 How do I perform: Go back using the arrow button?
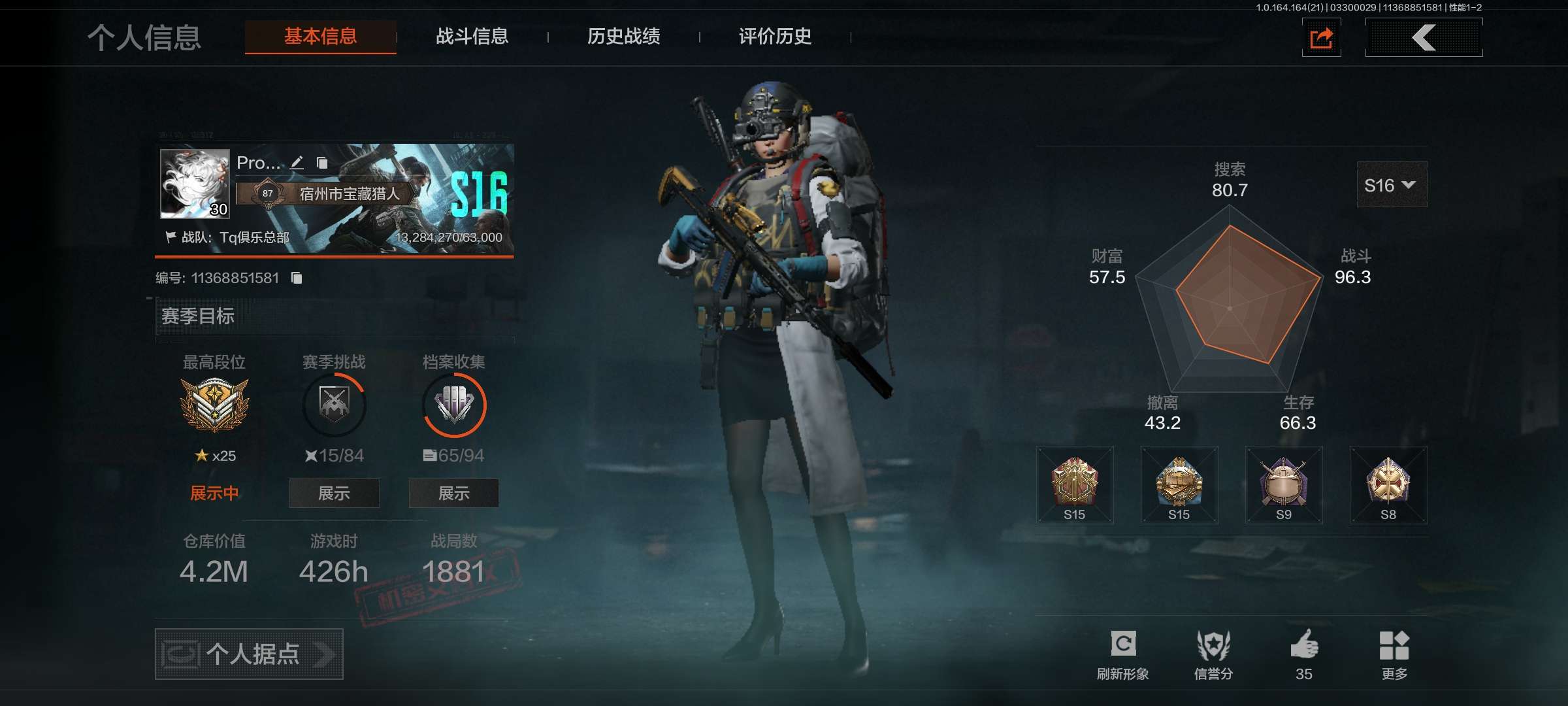[1424, 38]
